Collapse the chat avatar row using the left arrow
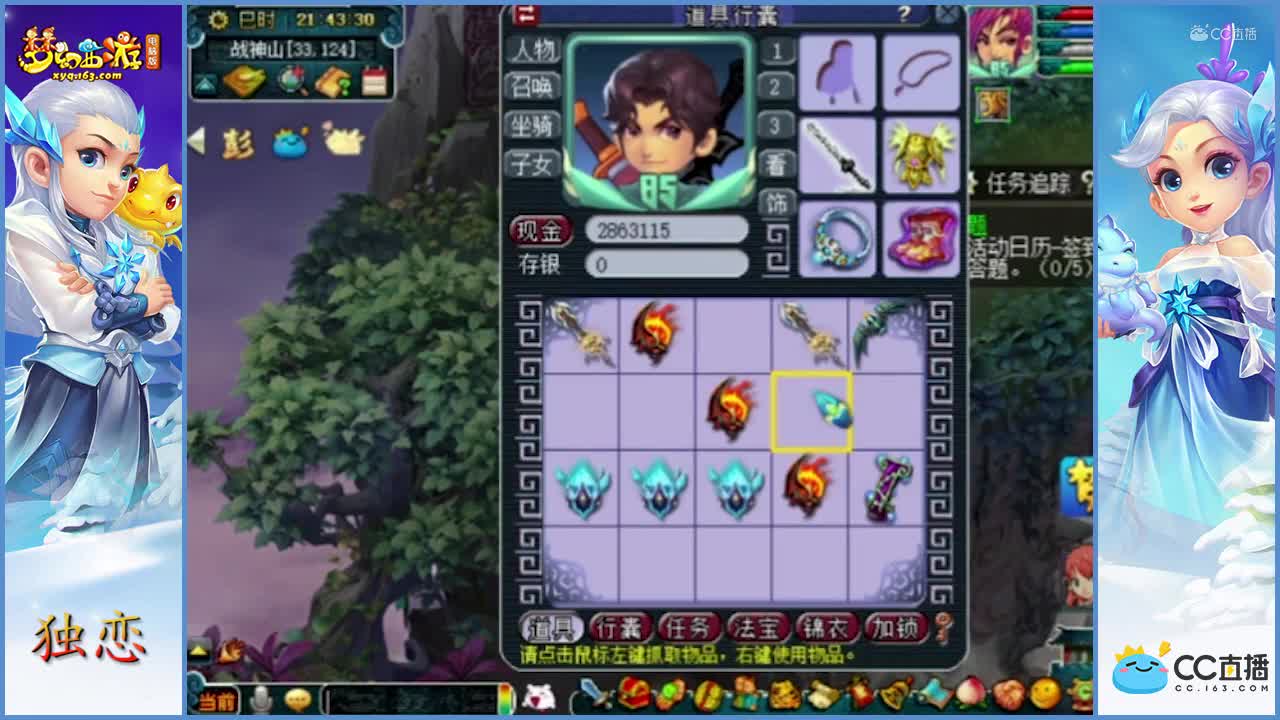The height and width of the screenshot is (720, 1280). (x=196, y=143)
